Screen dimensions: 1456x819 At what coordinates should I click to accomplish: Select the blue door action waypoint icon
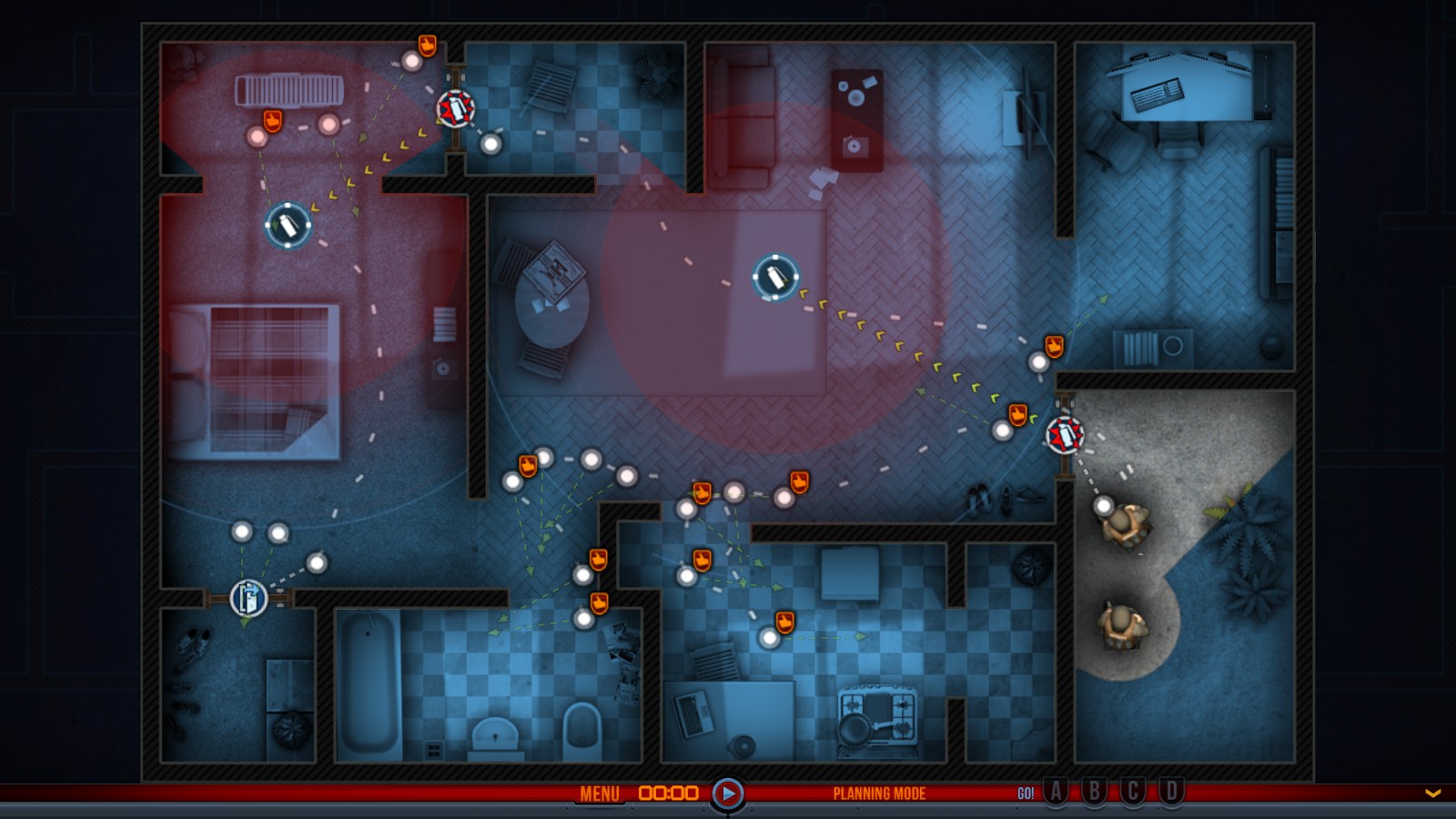tap(248, 598)
